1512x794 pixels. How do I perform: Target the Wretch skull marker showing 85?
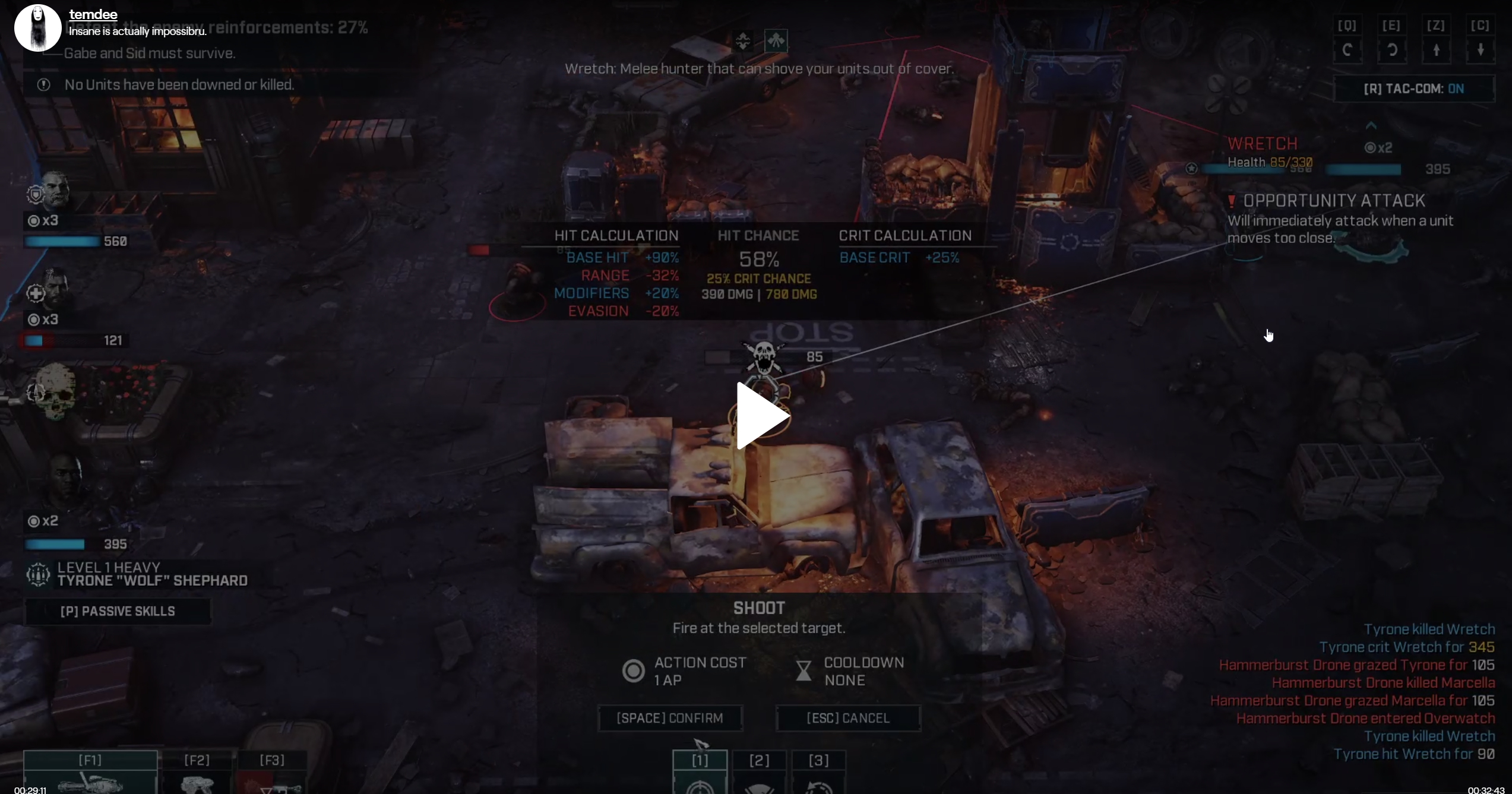764,357
